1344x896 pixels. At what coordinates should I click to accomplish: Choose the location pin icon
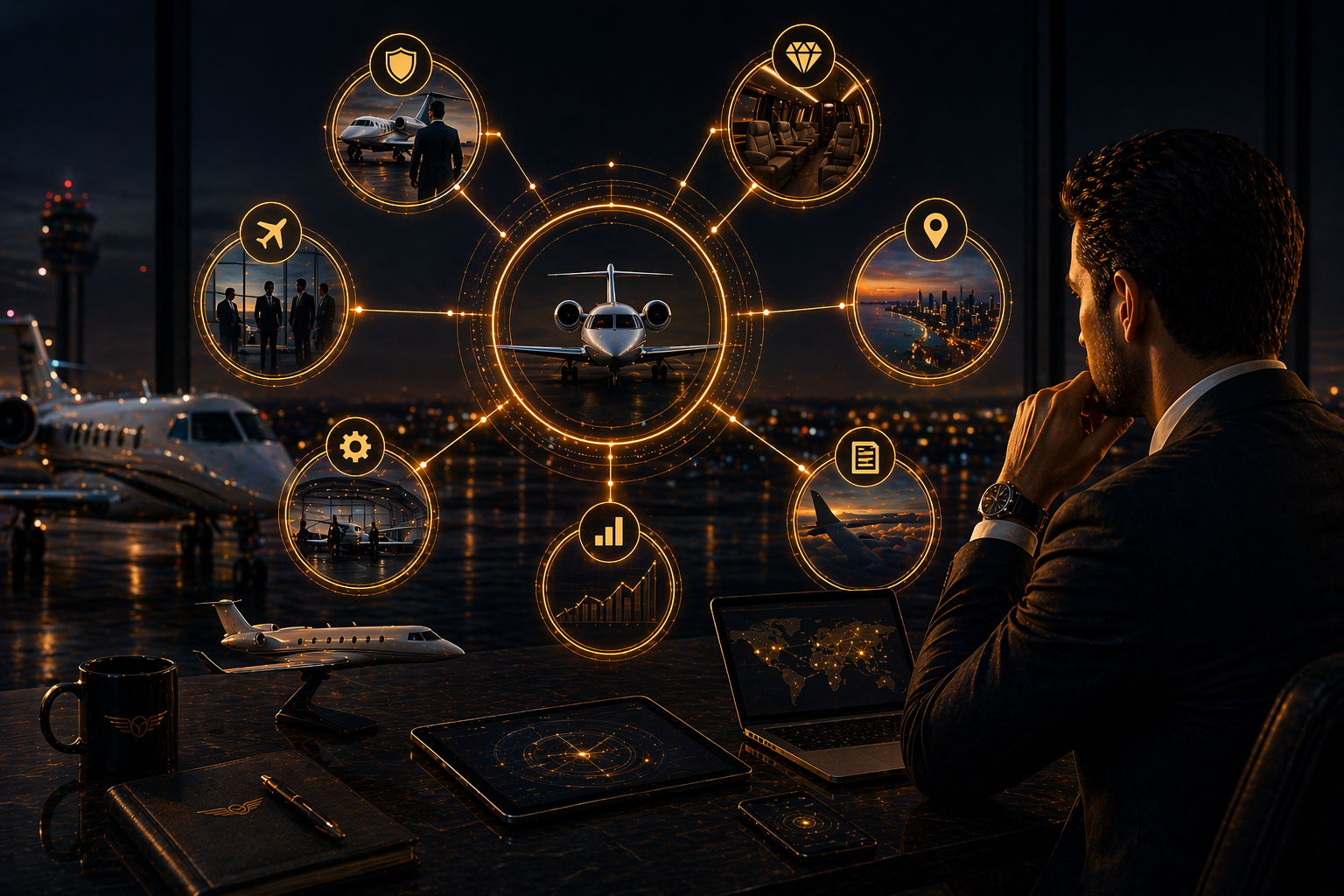pos(935,230)
